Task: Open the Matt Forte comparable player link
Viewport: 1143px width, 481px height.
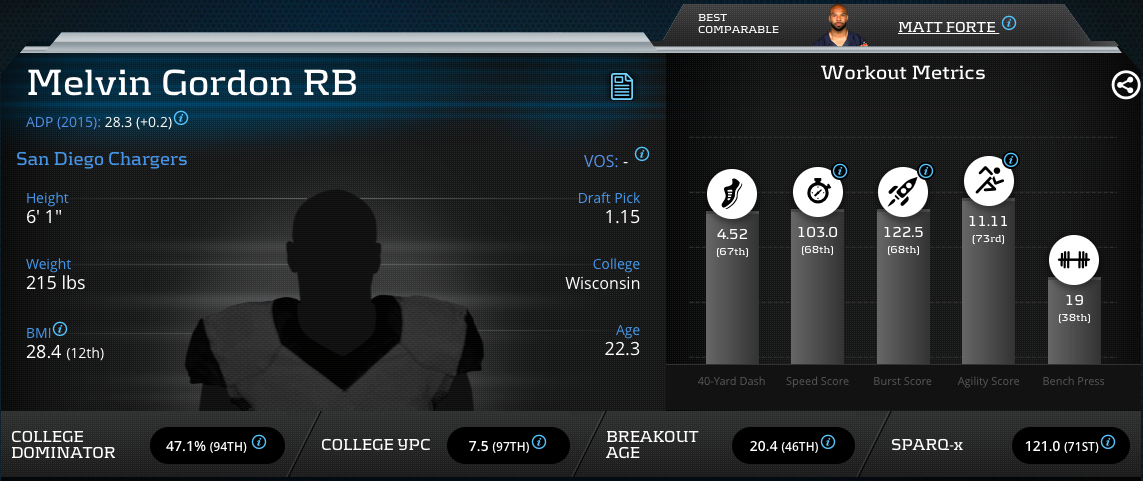Action: tap(947, 26)
